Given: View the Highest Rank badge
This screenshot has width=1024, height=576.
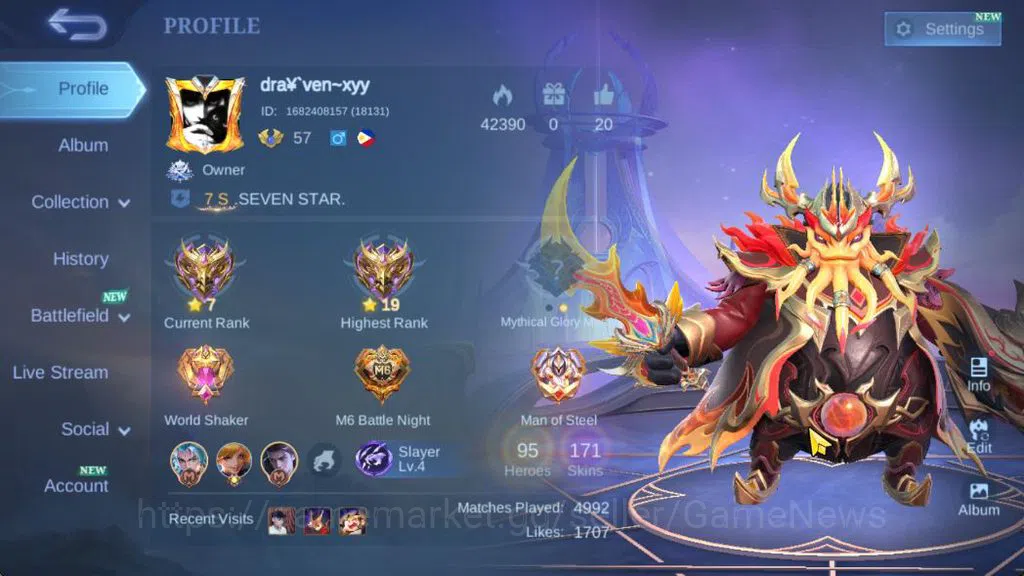Looking at the screenshot, I should (383, 272).
